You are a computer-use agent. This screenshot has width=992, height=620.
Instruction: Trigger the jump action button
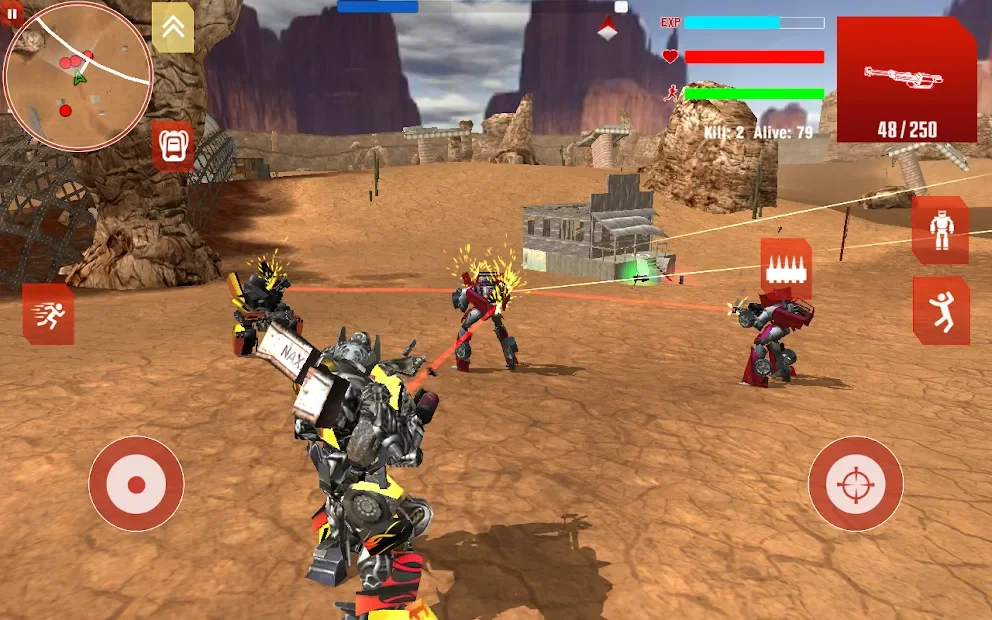coord(940,311)
